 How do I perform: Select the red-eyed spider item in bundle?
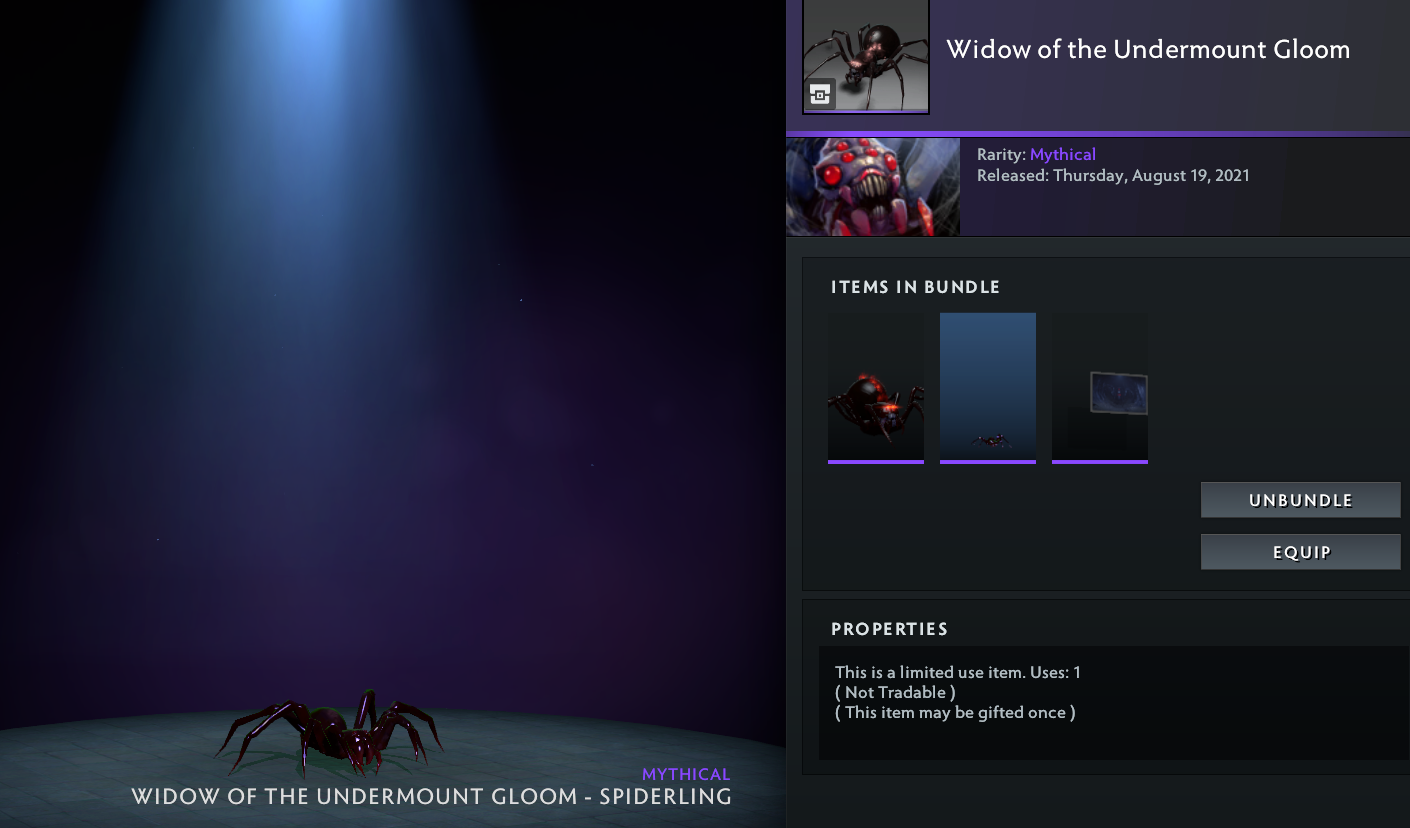coord(875,389)
